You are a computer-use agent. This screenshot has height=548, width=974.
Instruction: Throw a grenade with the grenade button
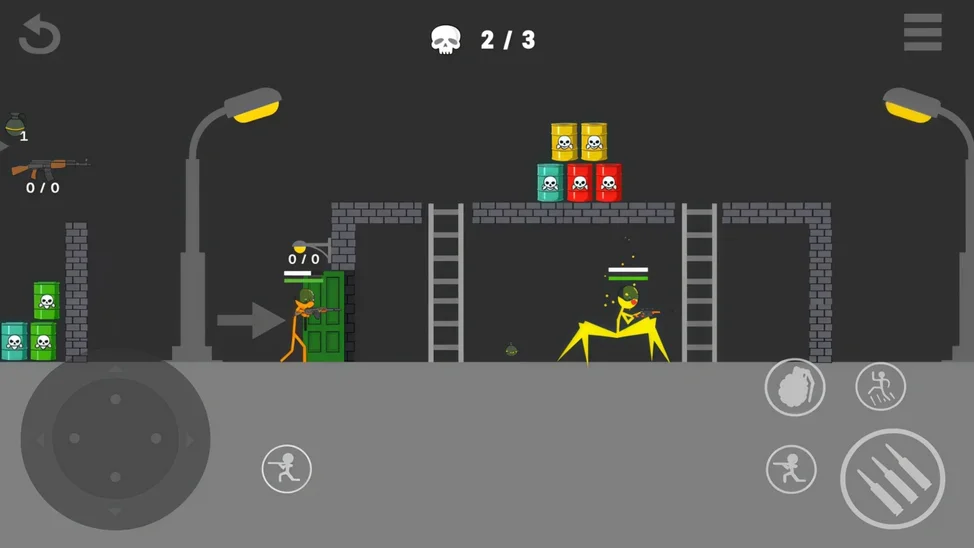pyautogui.click(x=795, y=387)
